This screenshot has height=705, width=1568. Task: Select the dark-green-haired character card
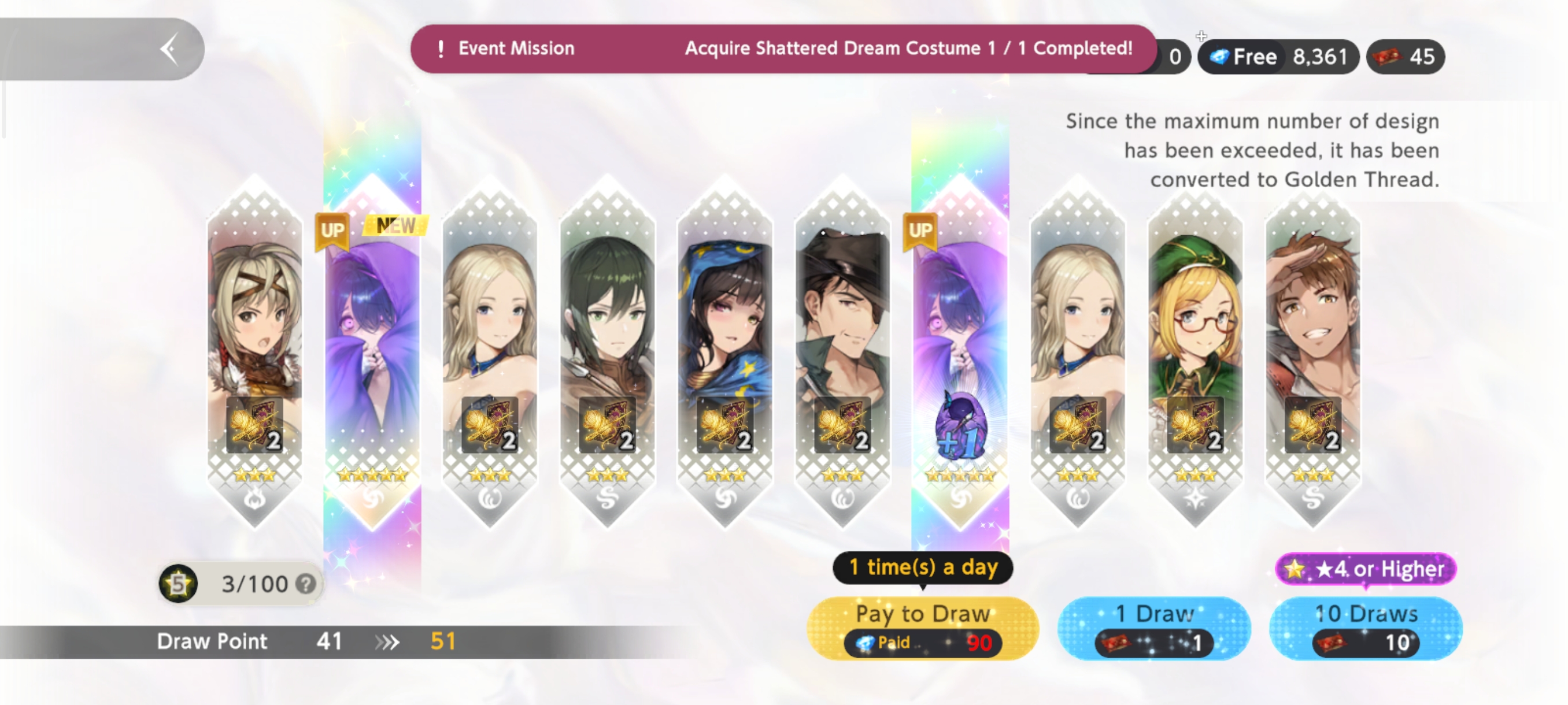pos(608,353)
